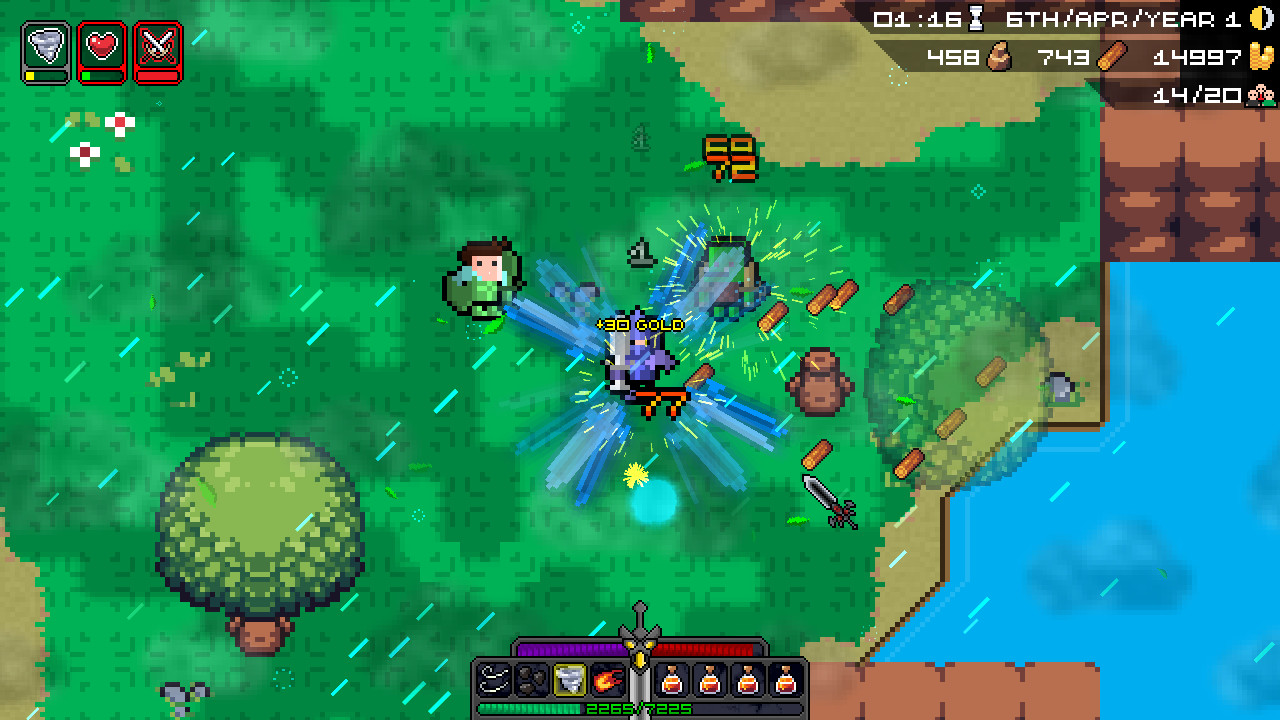The image size is (1280, 720).
Task: Expand the orange signpost above the camp
Action: (731, 155)
